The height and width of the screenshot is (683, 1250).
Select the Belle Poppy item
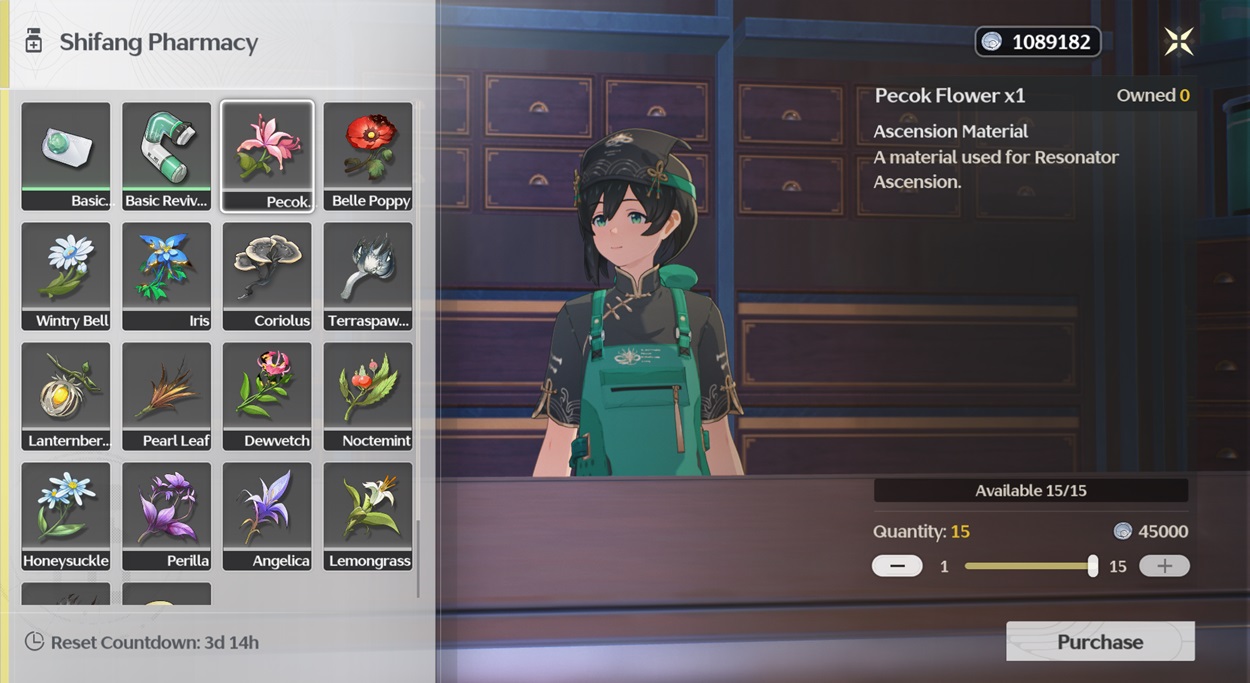[x=368, y=155]
